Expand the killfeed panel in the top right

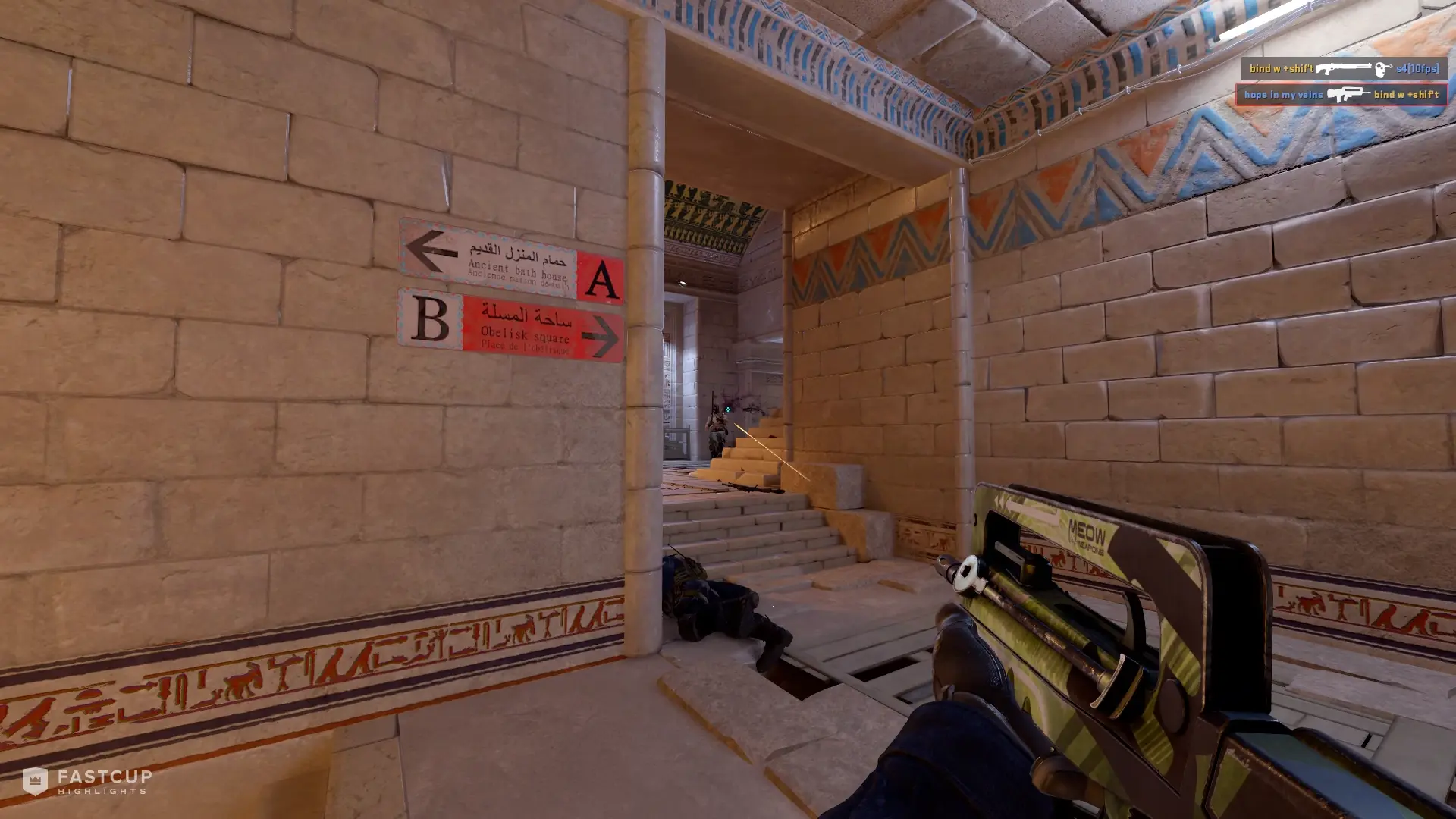pos(1346,82)
